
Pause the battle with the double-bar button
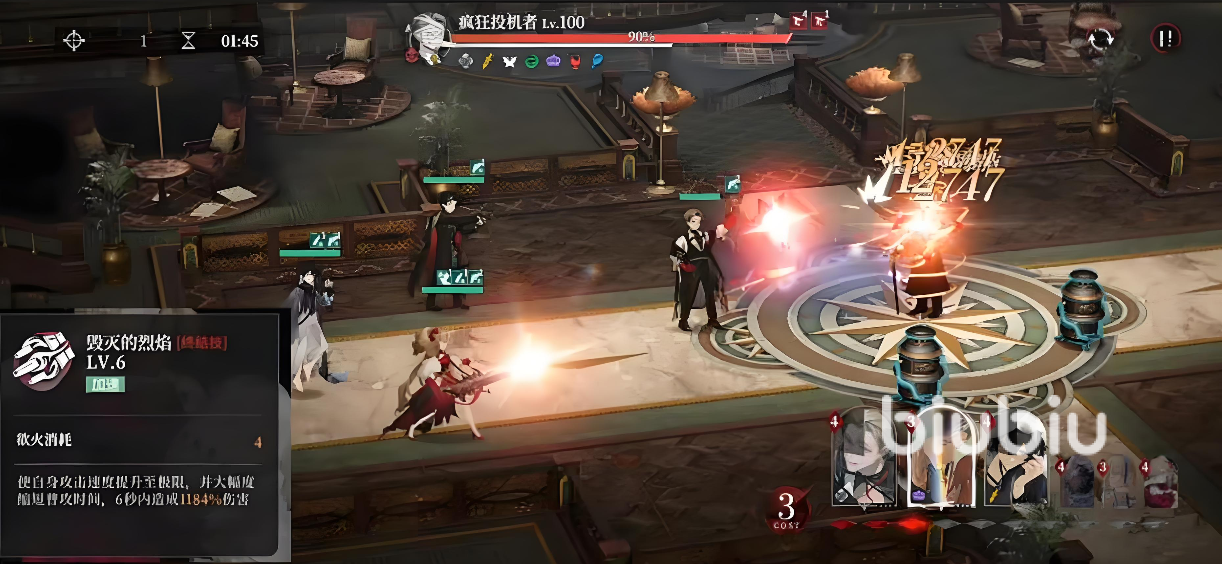coord(1166,39)
